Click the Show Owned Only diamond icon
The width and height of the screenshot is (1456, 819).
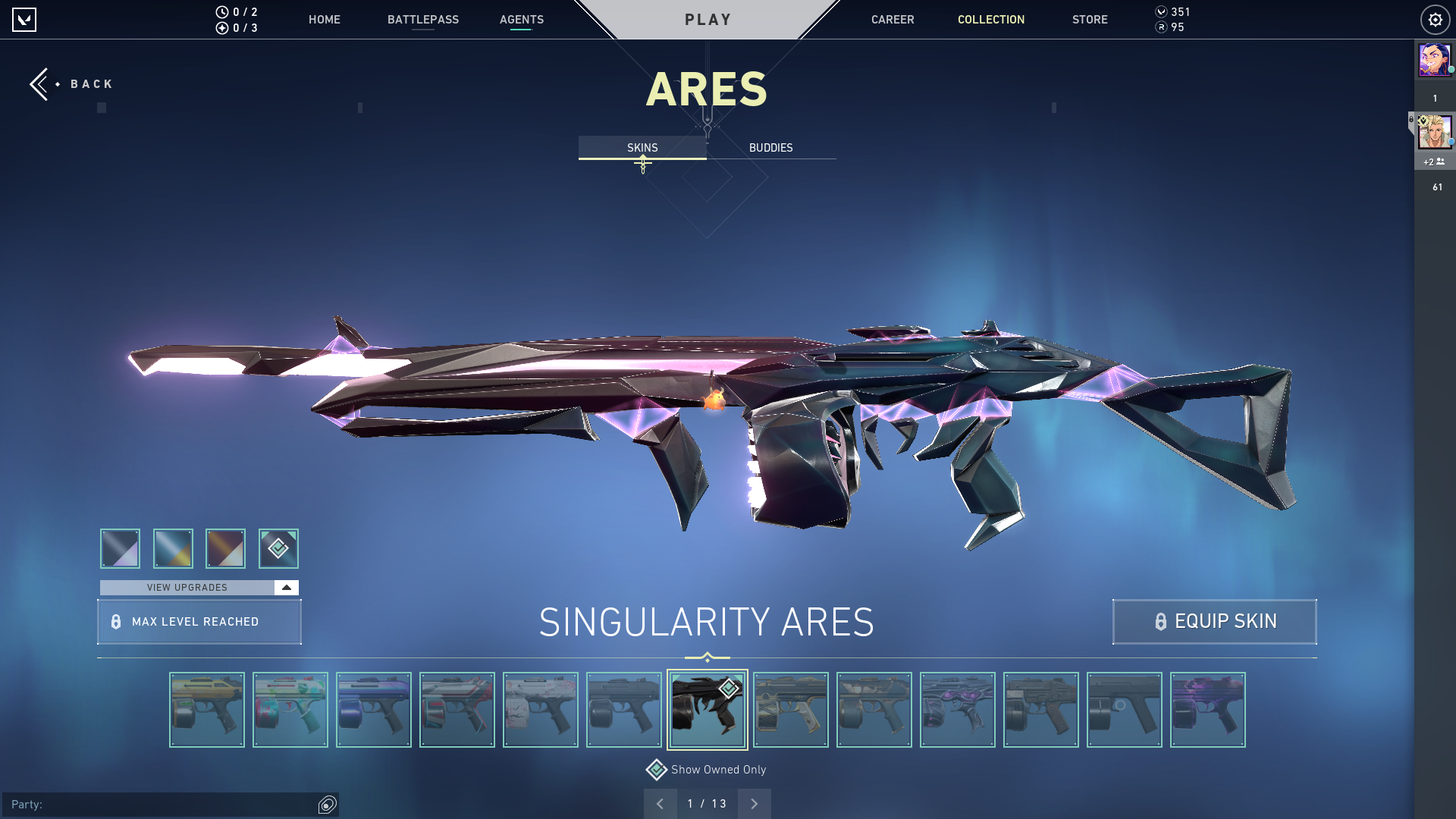656,769
